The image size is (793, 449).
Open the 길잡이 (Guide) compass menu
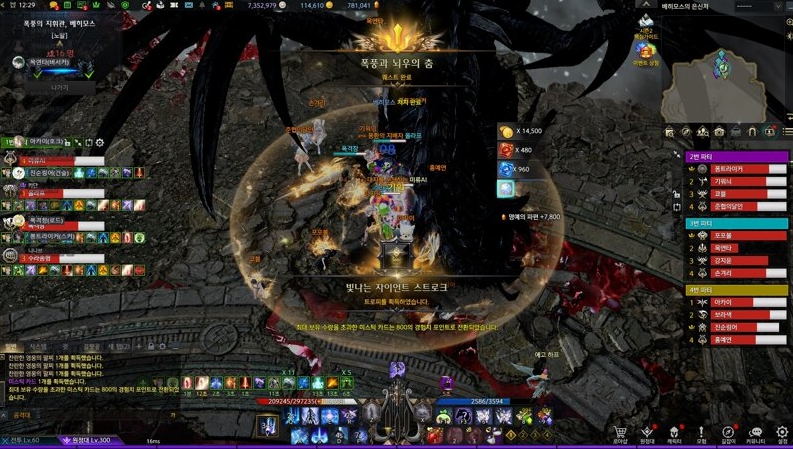(729, 434)
